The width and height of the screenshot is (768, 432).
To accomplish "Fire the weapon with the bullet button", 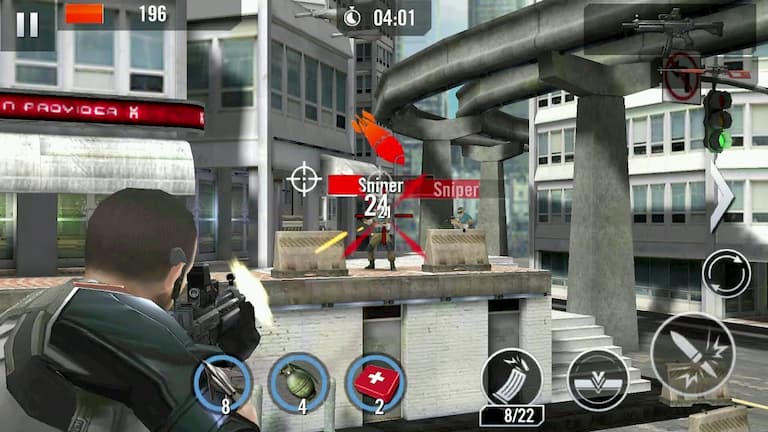I will pos(692,353).
